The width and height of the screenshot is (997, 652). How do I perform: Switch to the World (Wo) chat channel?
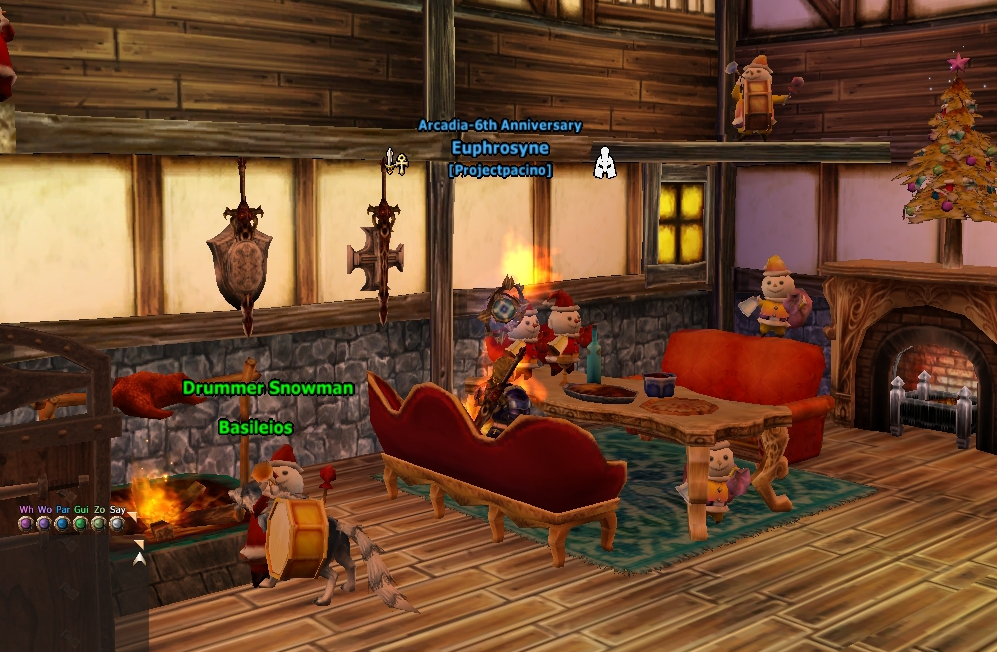click(44, 523)
